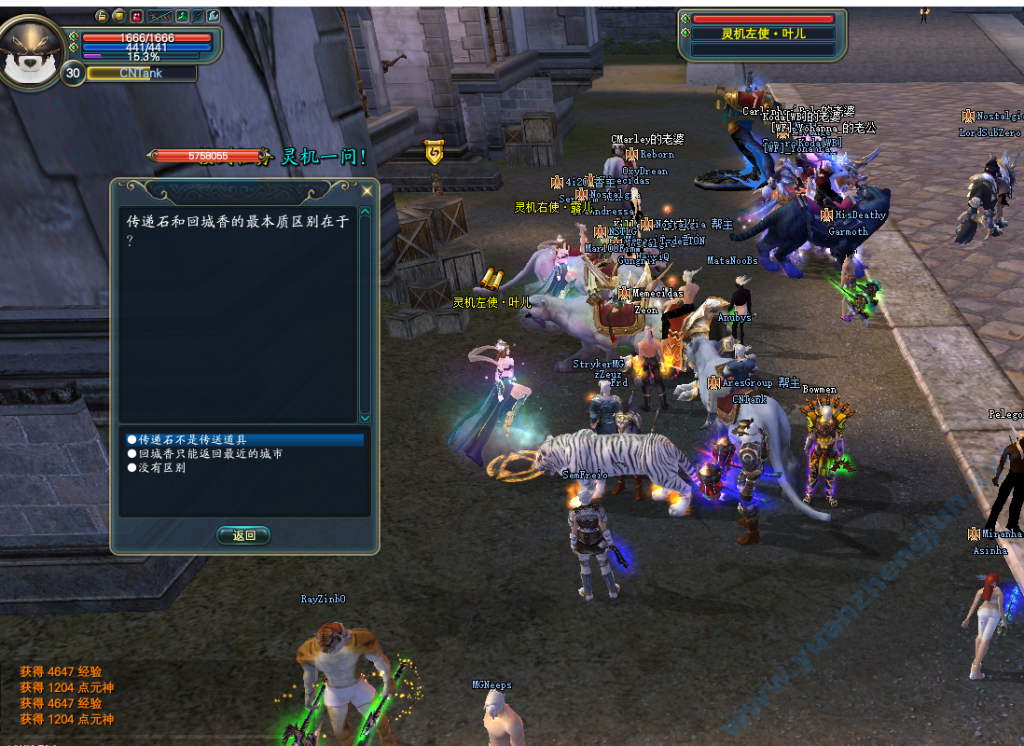This screenshot has height=746, width=1024.
Task: Choose the answer 传递石不是传送道具
Action: [192, 440]
